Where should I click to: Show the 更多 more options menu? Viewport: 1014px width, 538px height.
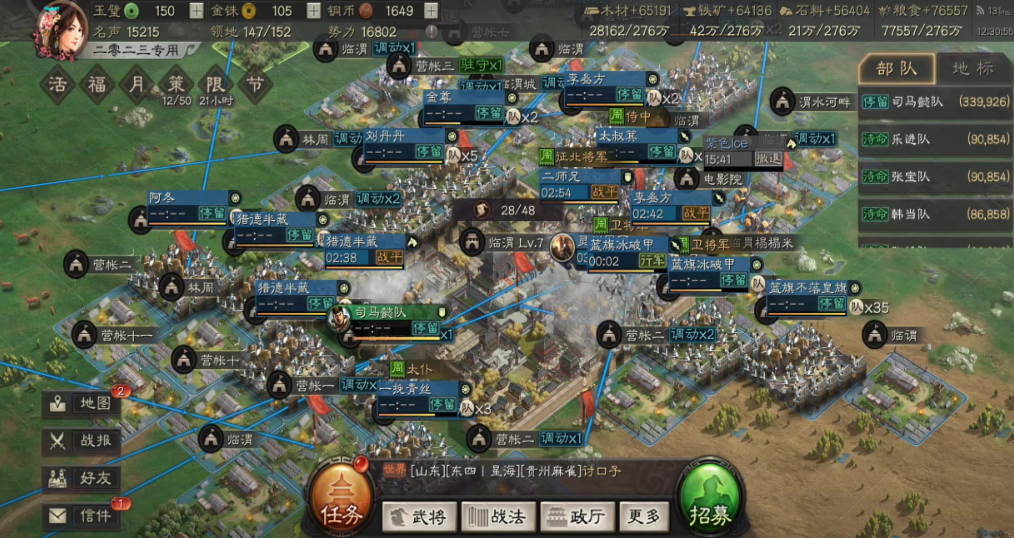[643, 517]
